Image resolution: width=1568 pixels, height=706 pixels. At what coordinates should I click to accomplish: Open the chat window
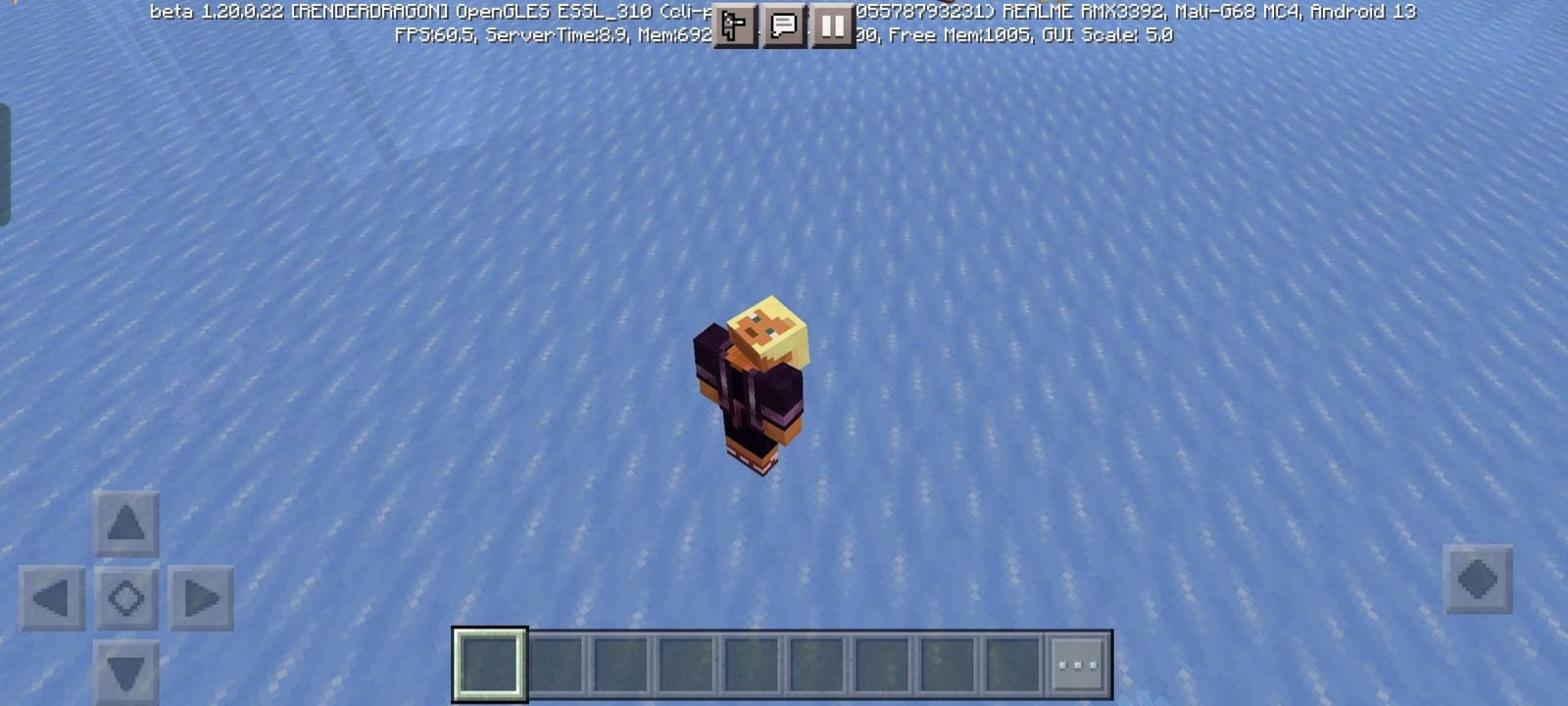(x=781, y=26)
